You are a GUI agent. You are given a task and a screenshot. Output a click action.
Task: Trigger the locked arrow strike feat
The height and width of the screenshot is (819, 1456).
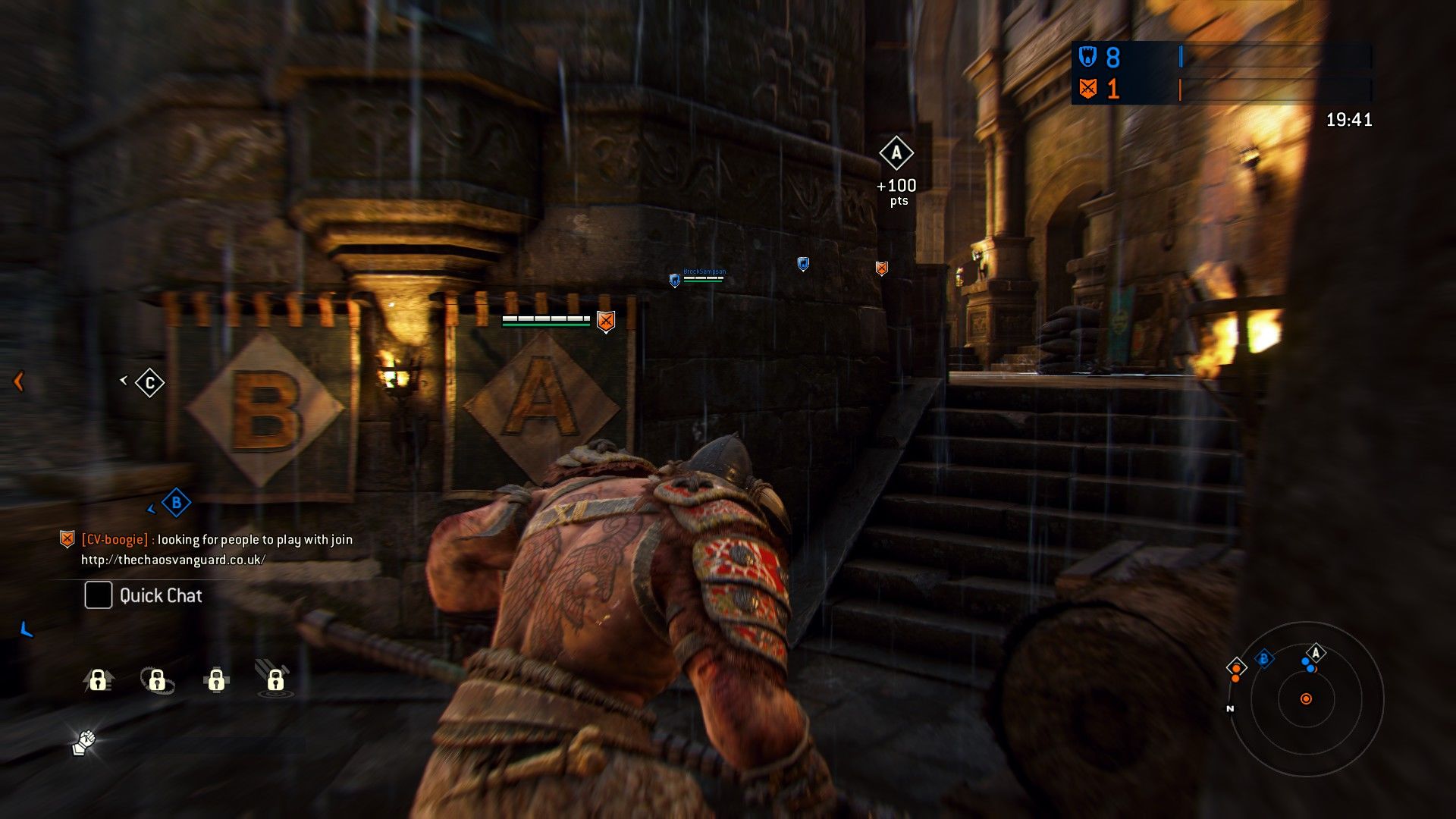click(x=275, y=678)
